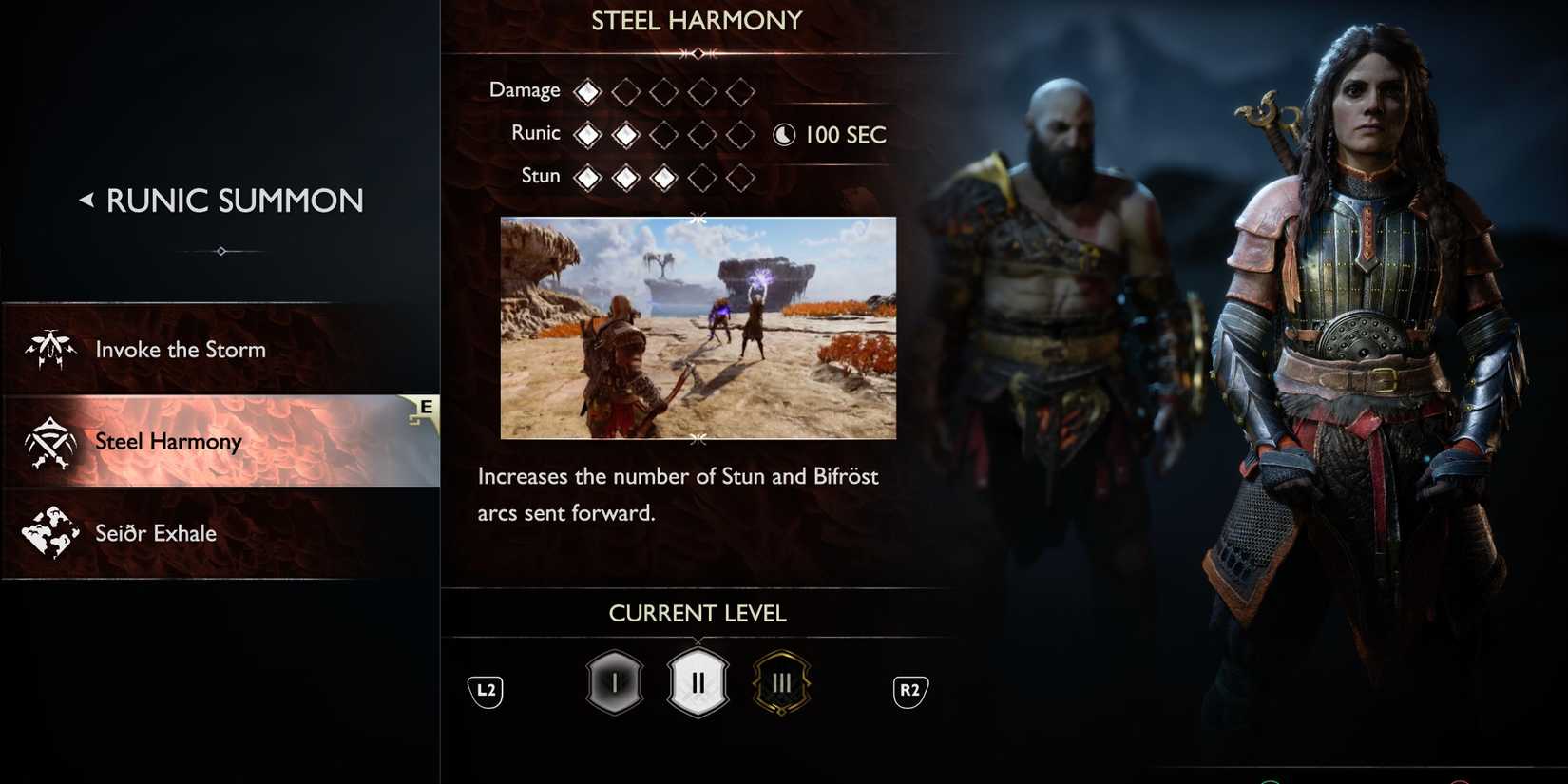Toggle the first Damage rating diamond

pos(587,90)
